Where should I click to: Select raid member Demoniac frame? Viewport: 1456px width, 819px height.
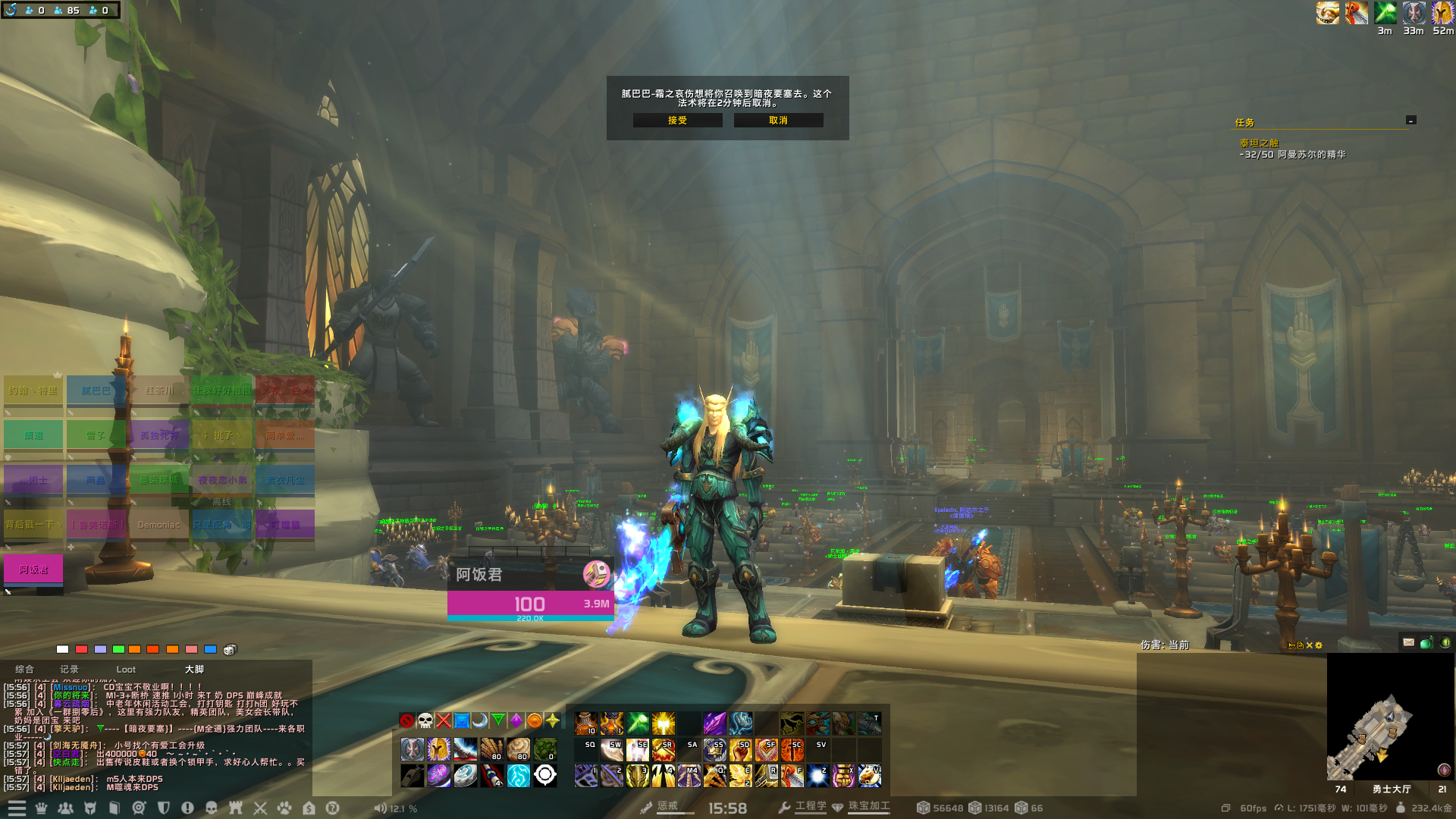[158, 525]
